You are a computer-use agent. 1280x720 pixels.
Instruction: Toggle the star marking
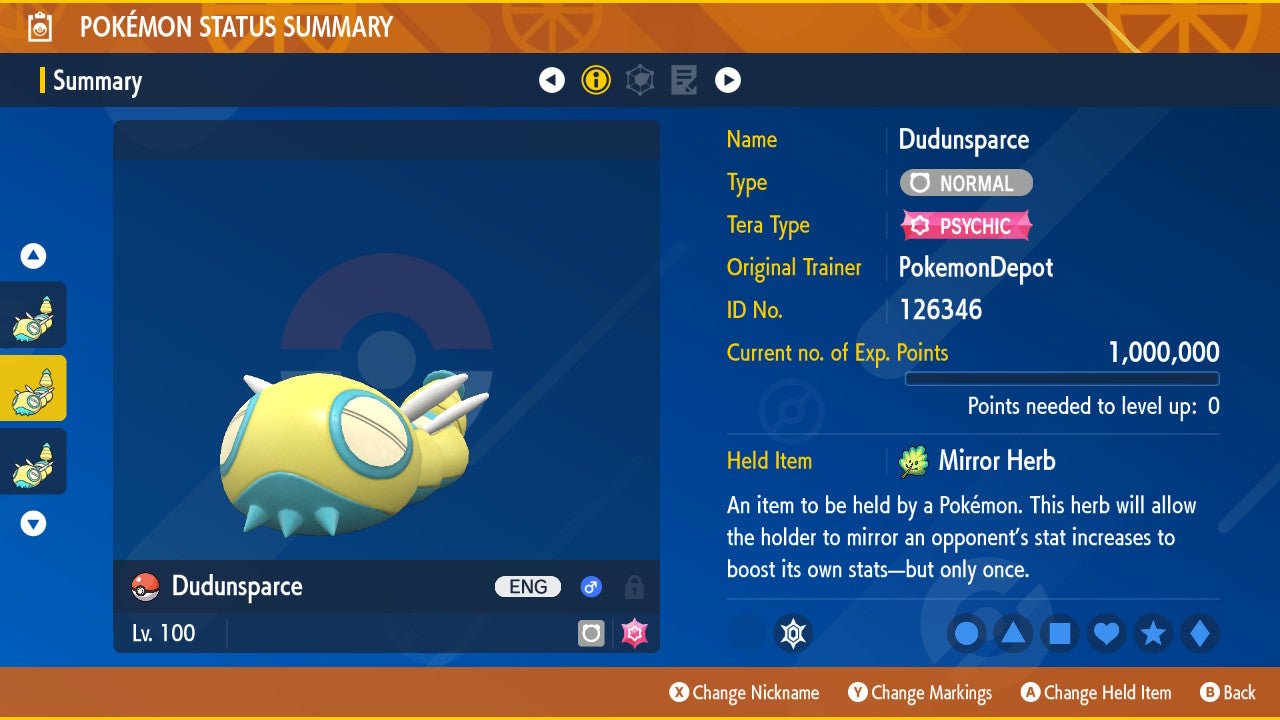click(x=1153, y=633)
